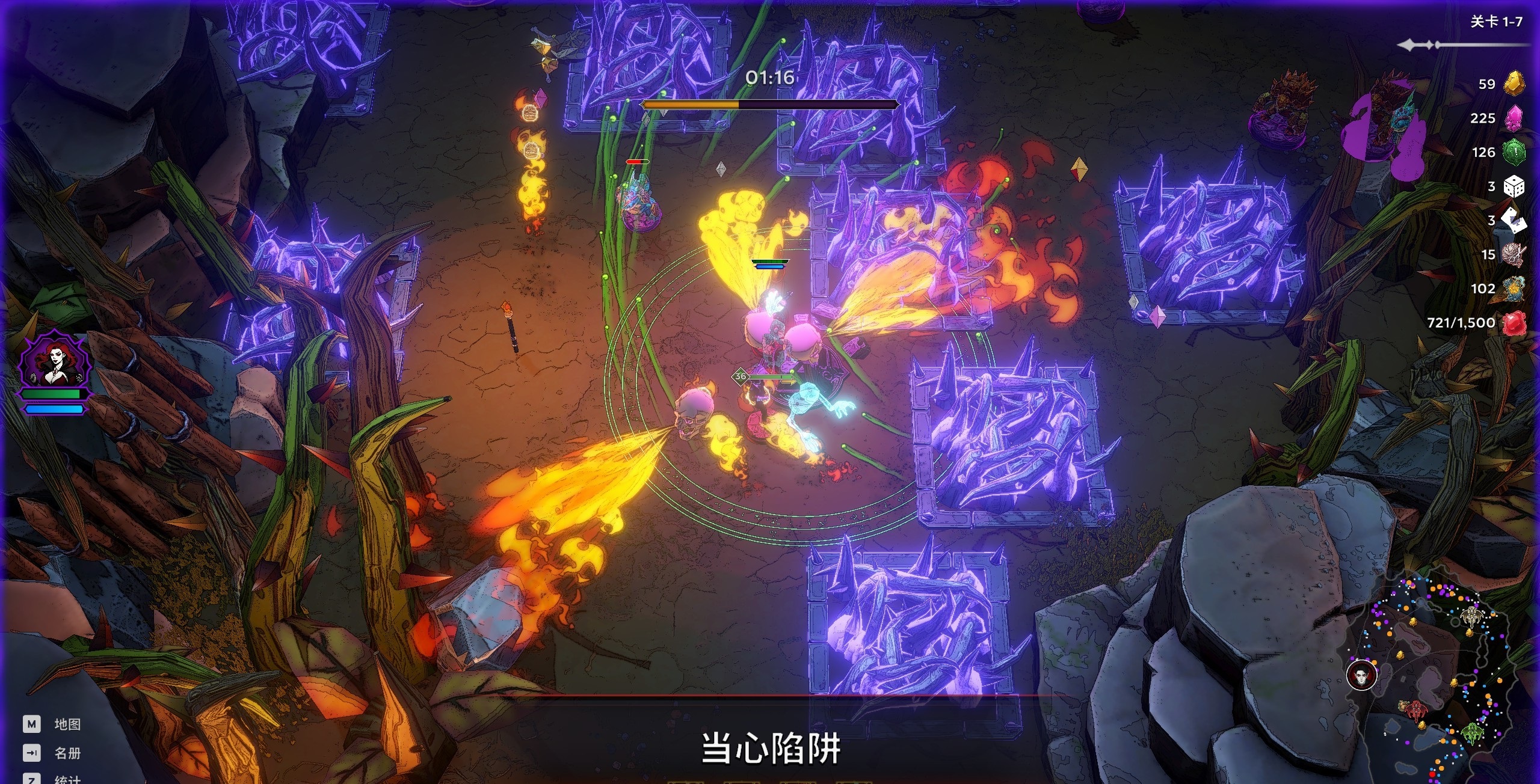This screenshot has width=1540, height=784.
Task: Click the gold nugget currency icon
Action: pyautogui.click(x=1514, y=84)
